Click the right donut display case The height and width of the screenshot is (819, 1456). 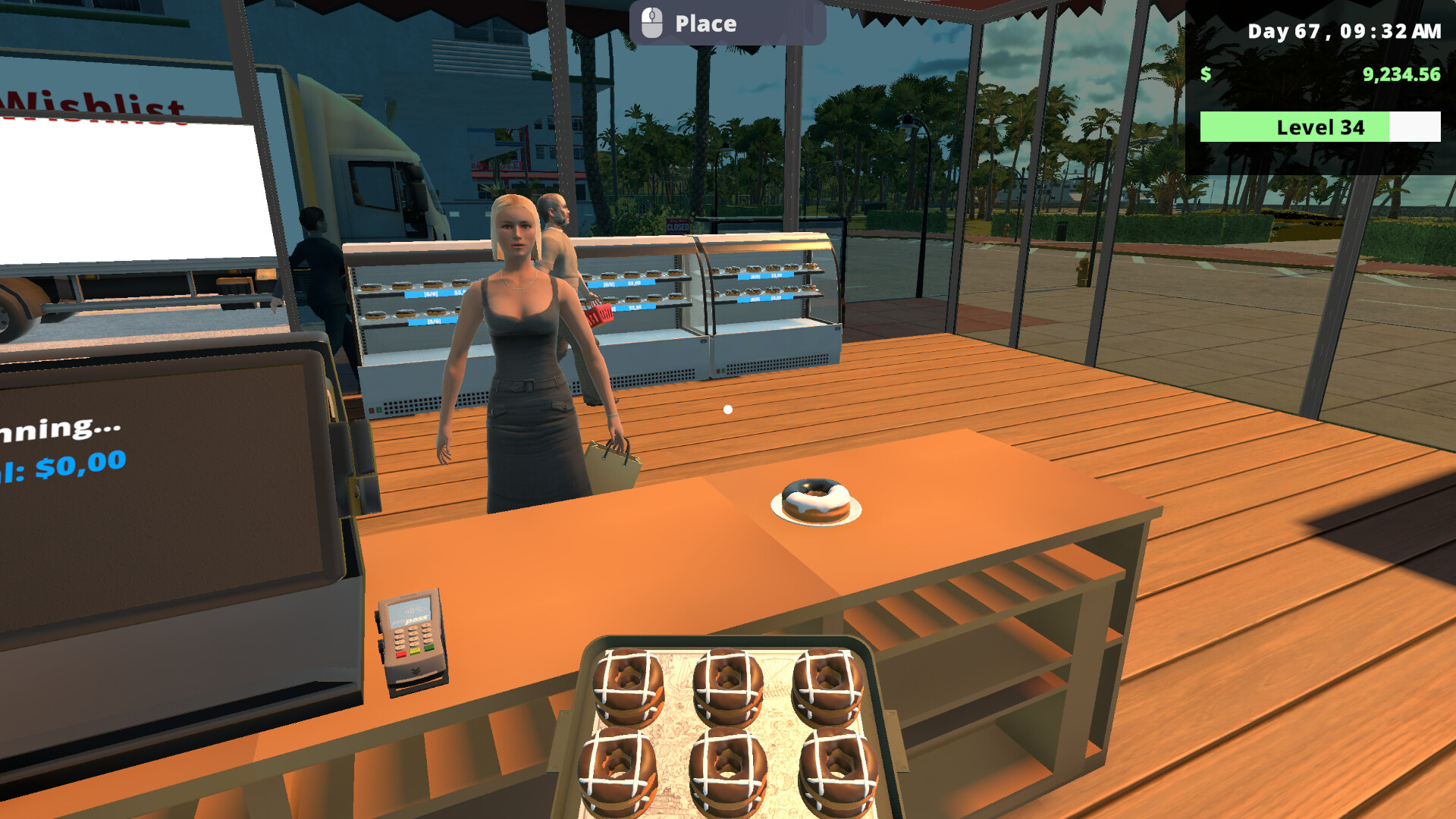click(766, 303)
